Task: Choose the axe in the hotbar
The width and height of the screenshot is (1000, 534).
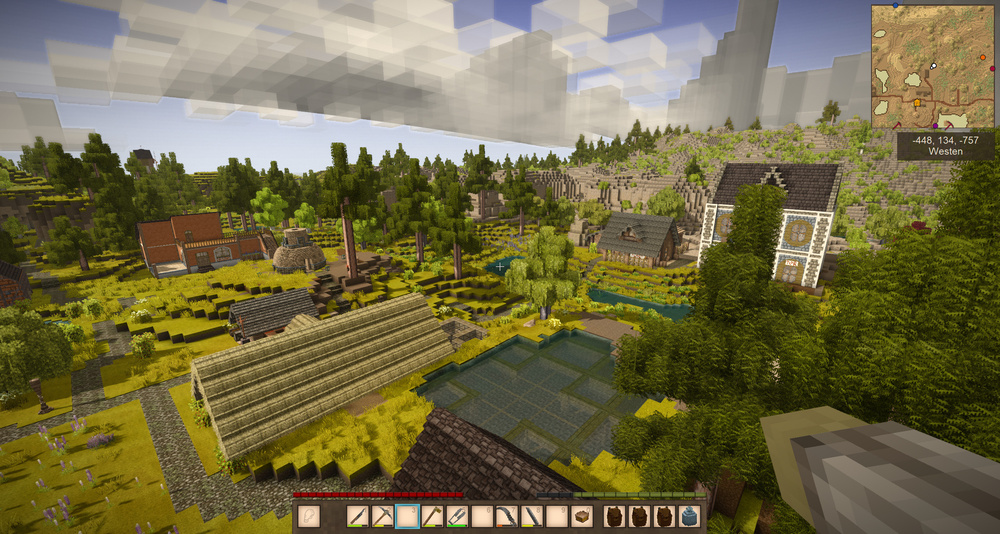Action: point(432,516)
